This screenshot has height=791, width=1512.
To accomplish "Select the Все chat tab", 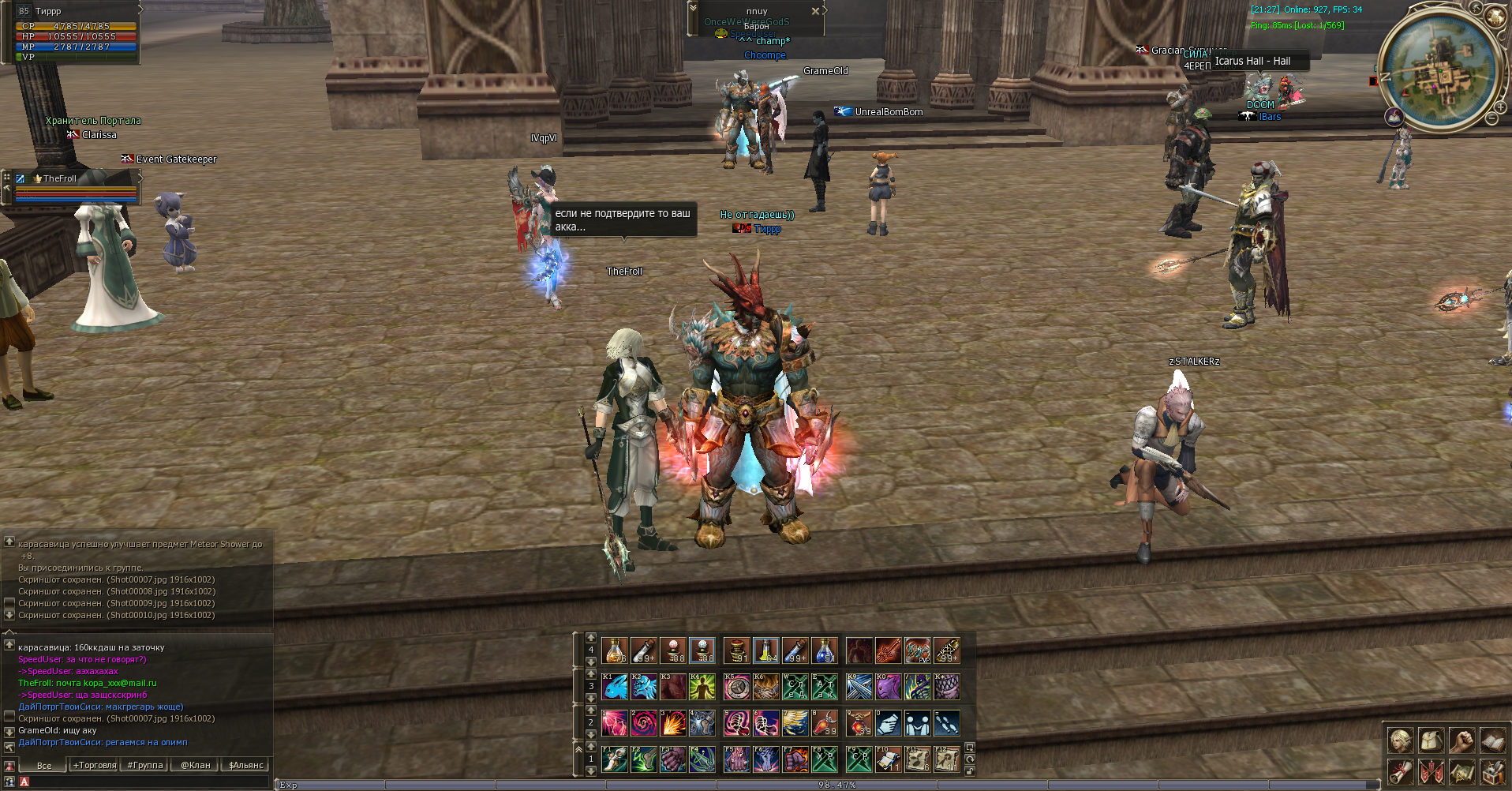I will pos(44,765).
